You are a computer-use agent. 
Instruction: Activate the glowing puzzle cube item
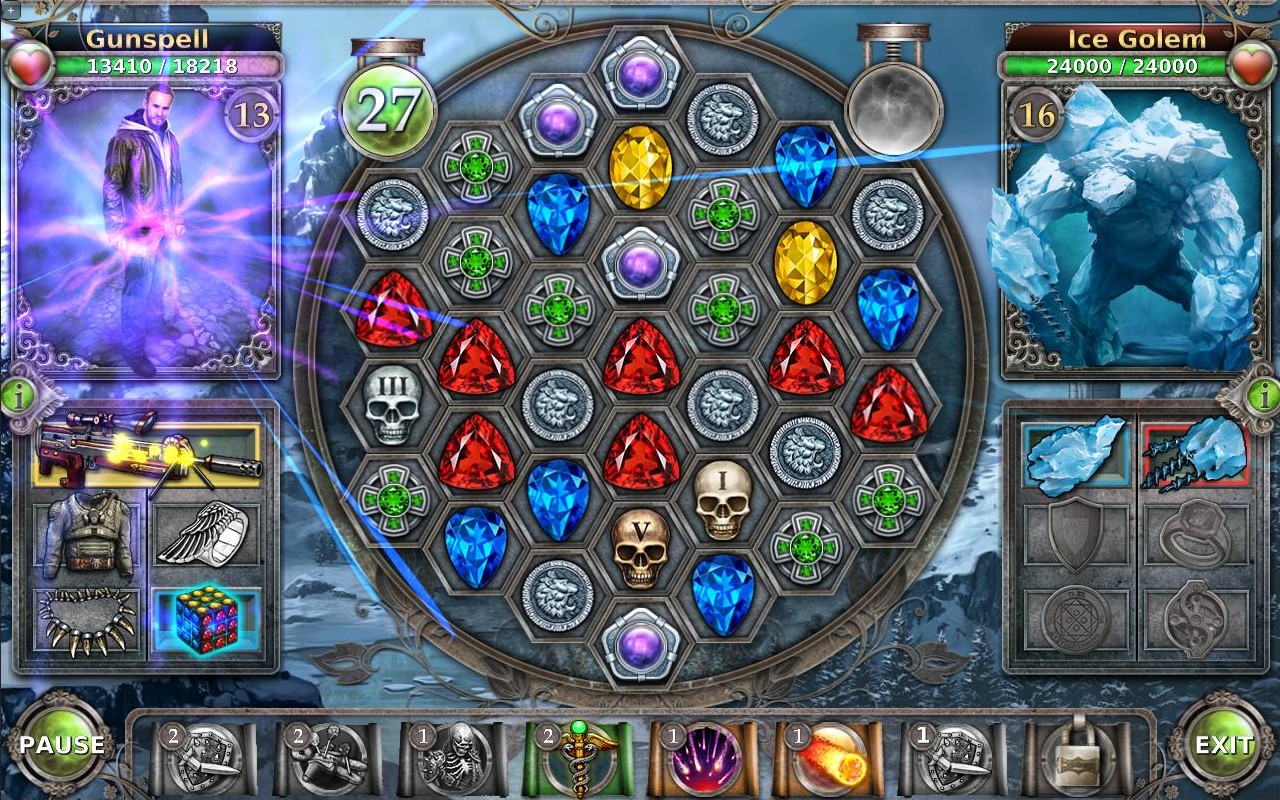pos(206,621)
